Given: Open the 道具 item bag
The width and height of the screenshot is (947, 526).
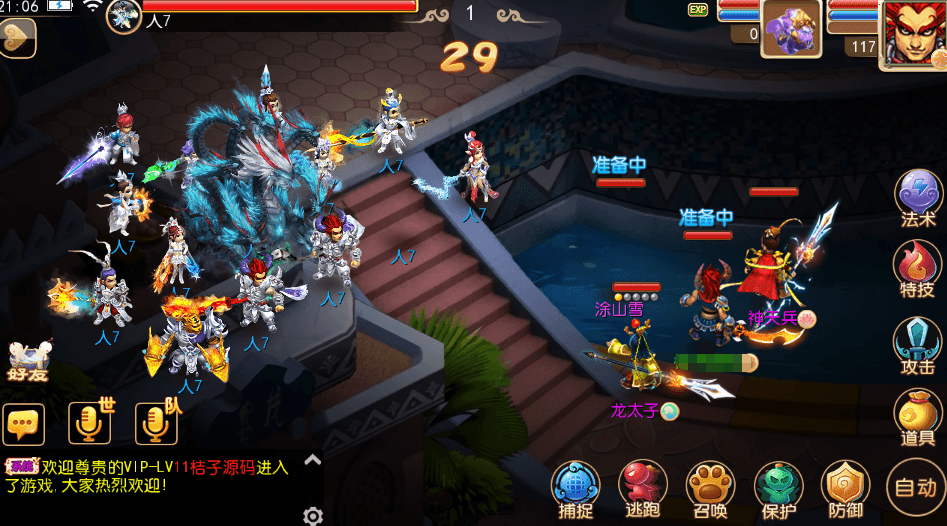Looking at the screenshot, I should click(917, 414).
